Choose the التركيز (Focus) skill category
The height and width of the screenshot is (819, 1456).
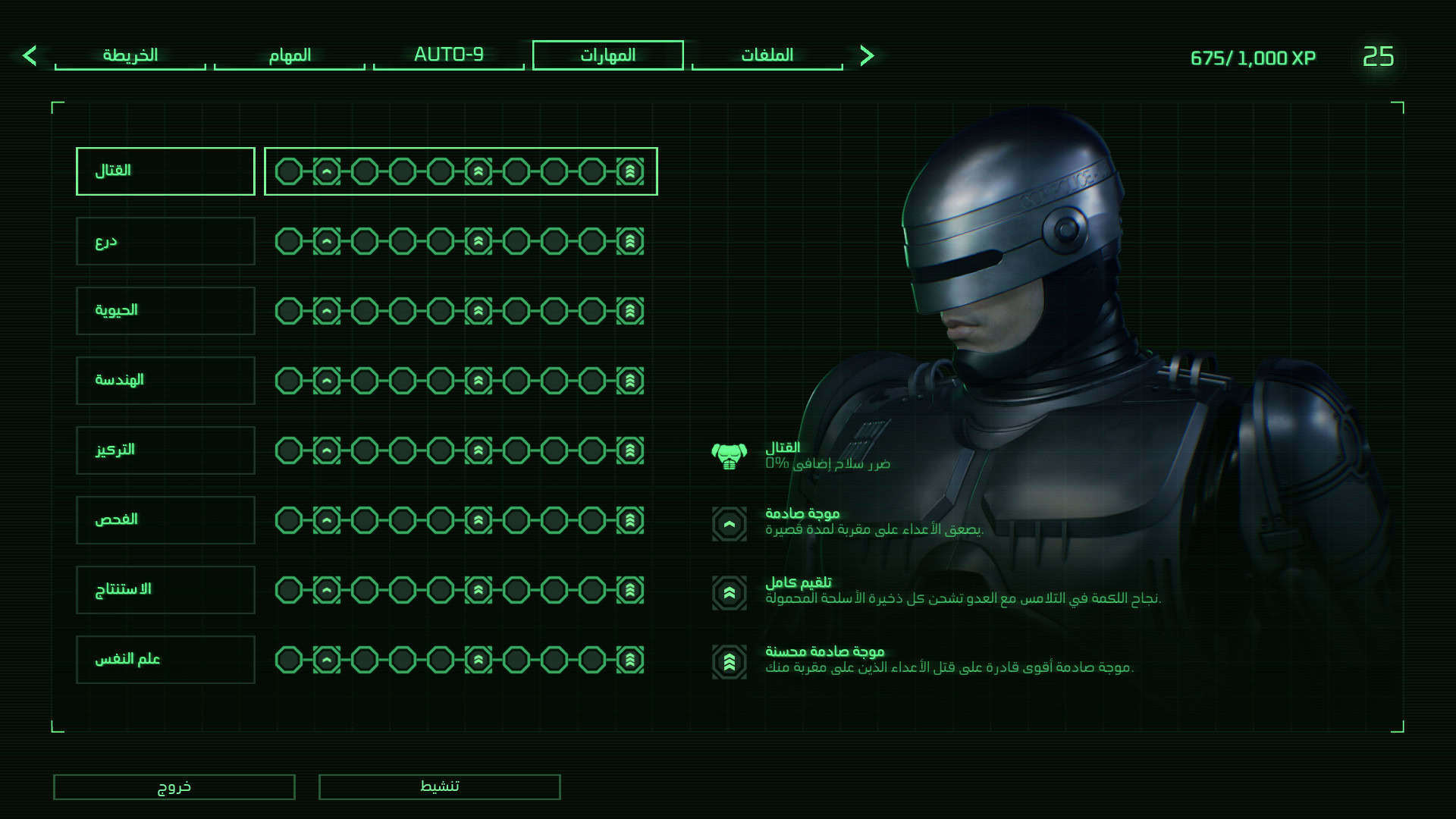pos(165,450)
